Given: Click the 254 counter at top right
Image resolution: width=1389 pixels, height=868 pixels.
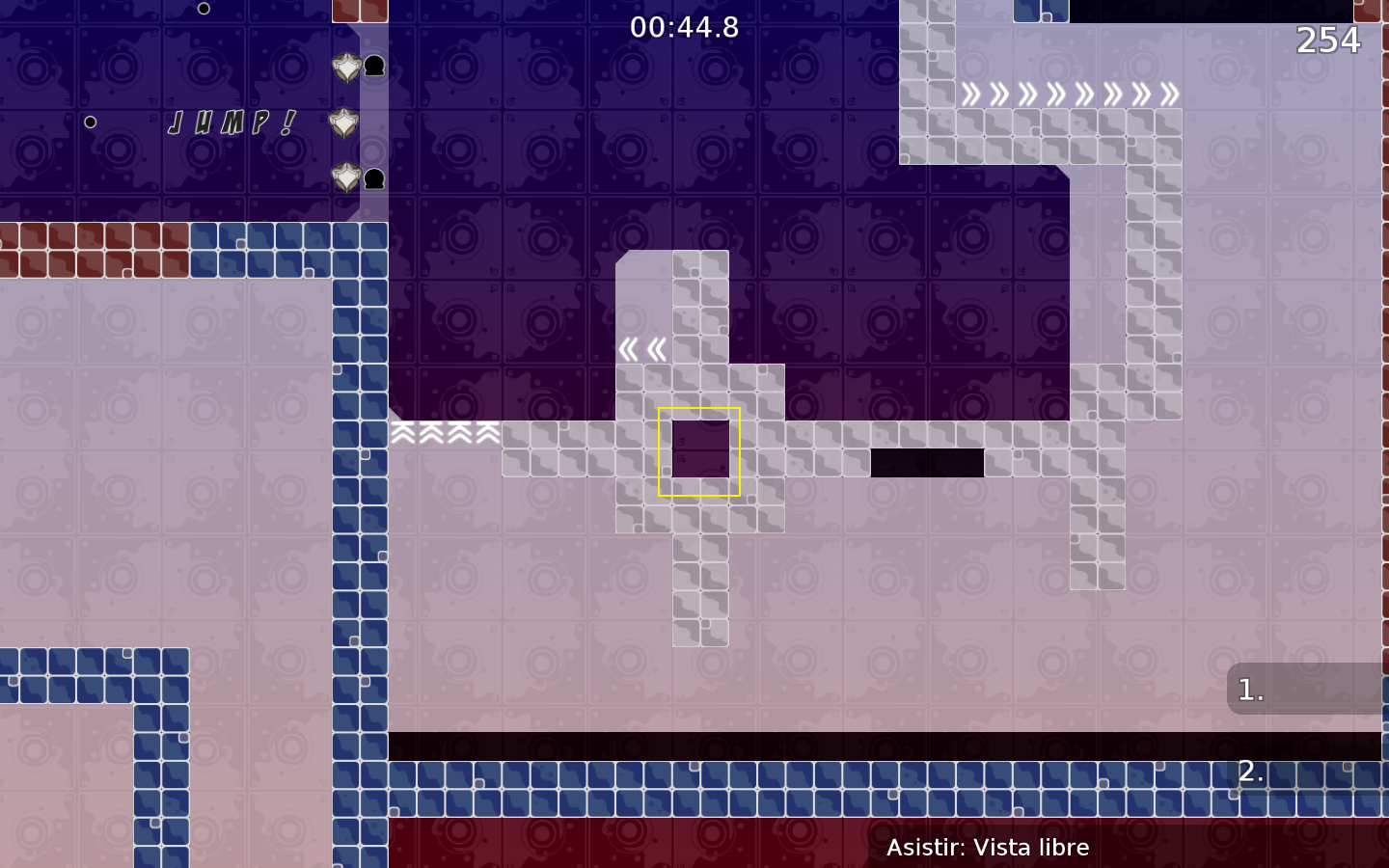Looking at the screenshot, I should tap(1329, 41).
